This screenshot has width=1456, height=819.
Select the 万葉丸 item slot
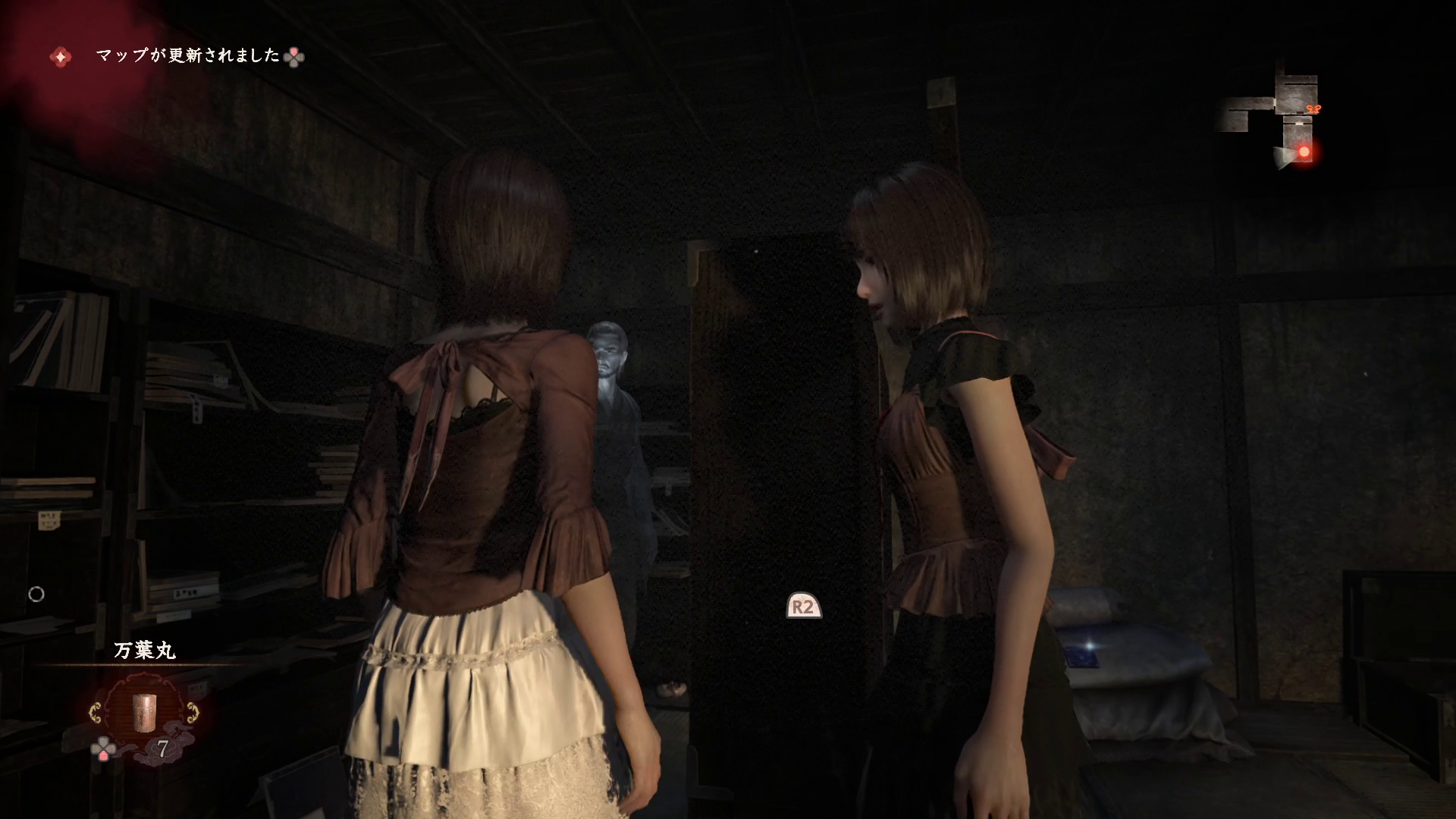point(143,711)
